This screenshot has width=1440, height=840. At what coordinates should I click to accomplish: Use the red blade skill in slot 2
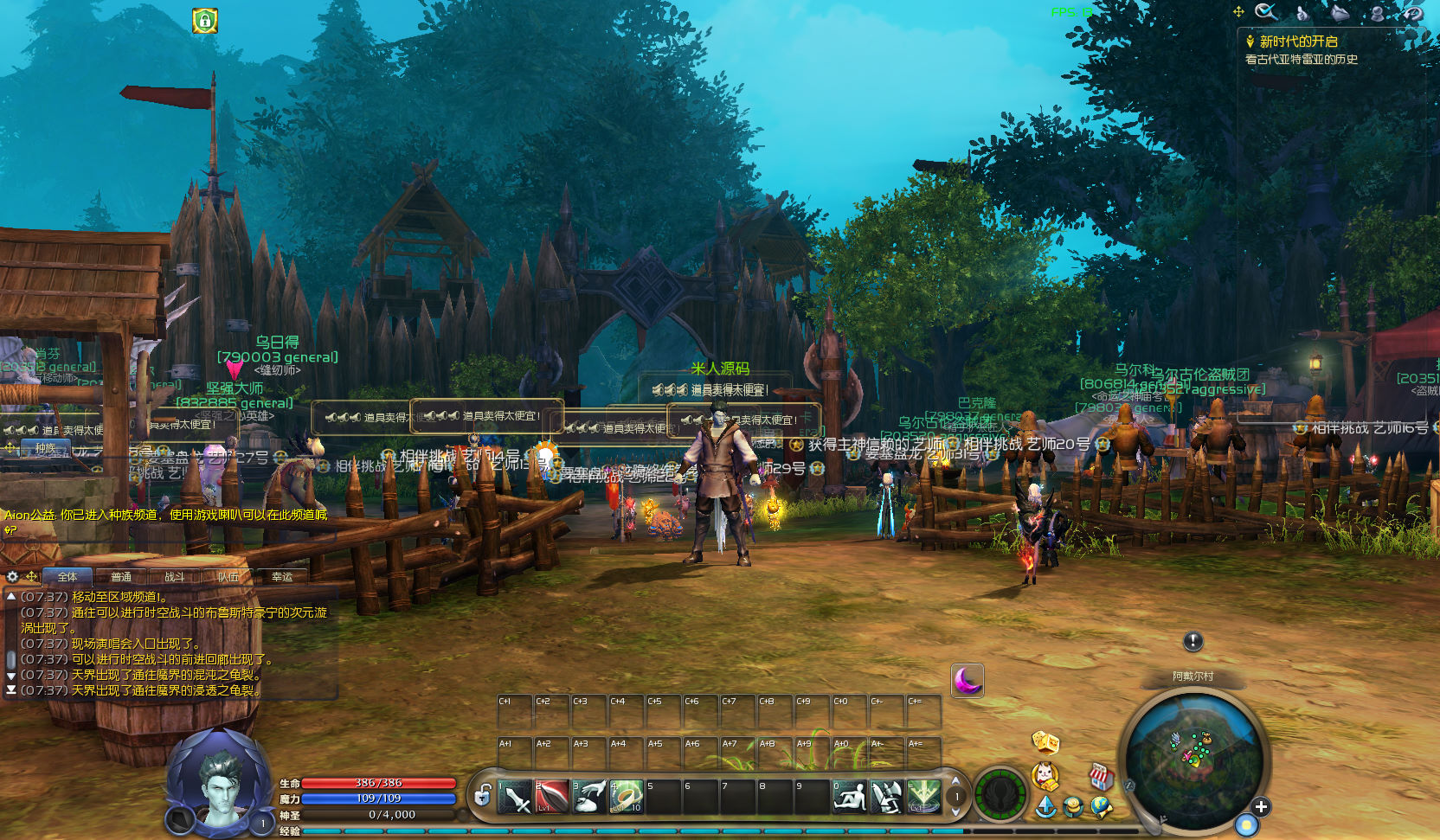[551, 797]
